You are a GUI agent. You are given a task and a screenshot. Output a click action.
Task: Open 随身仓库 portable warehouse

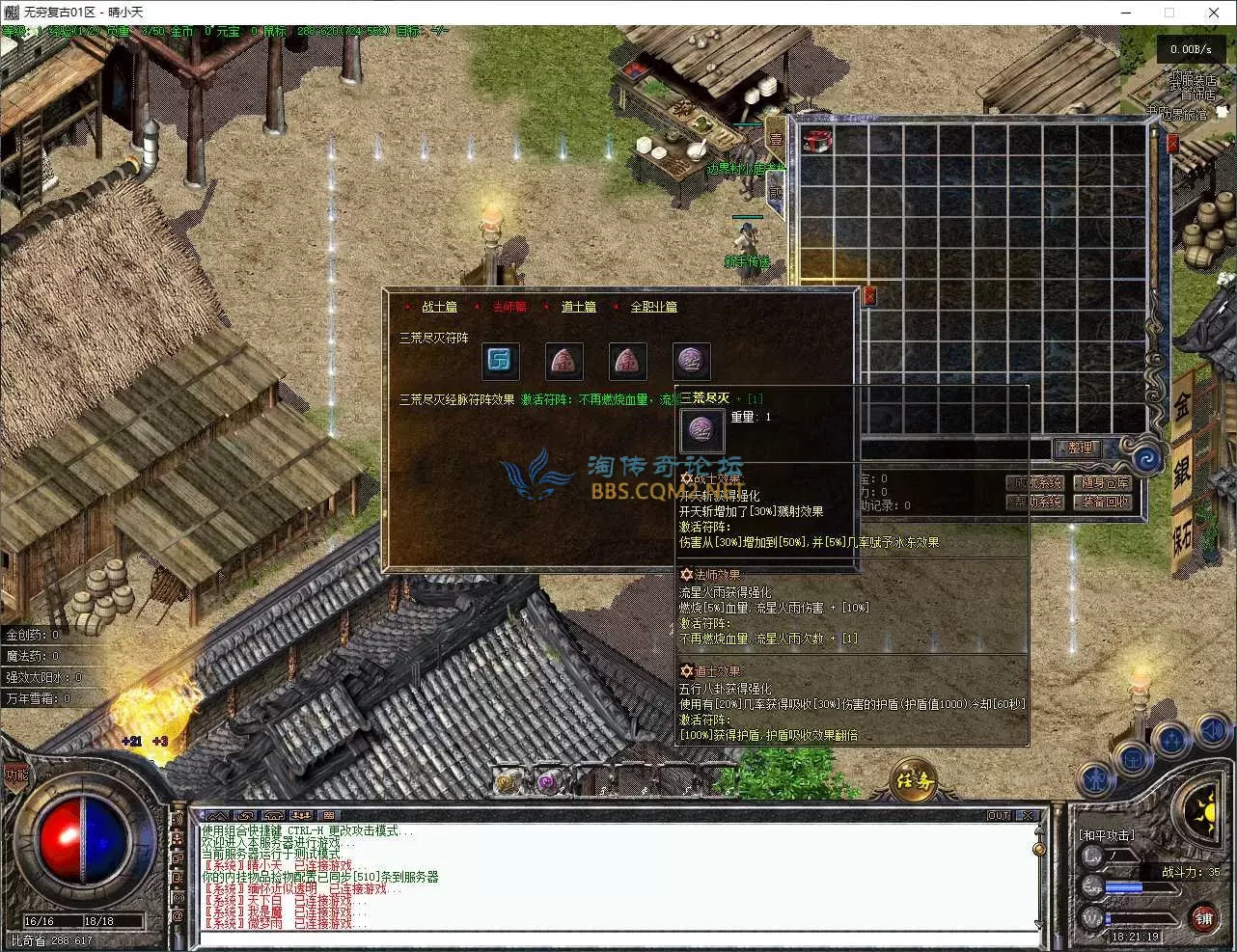(x=1105, y=482)
